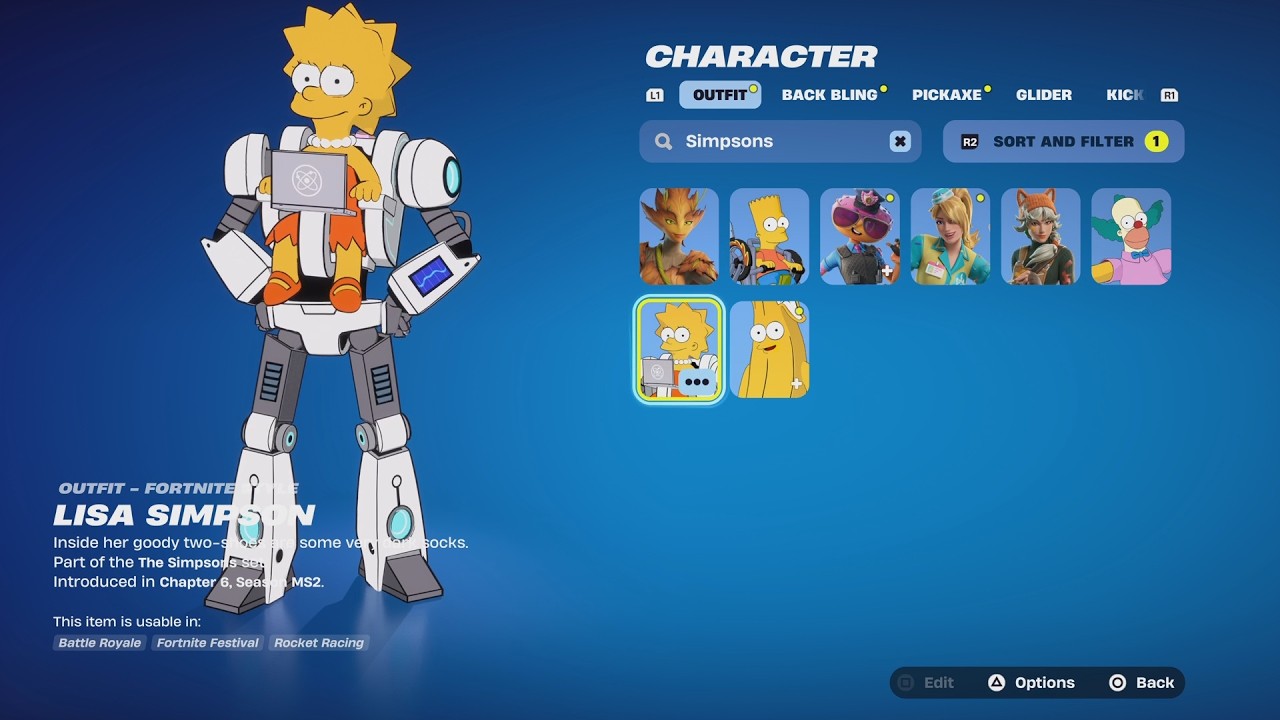The image size is (1280, 720).
Task: Select the Pickaxe tab
Action: pos(946,95)
